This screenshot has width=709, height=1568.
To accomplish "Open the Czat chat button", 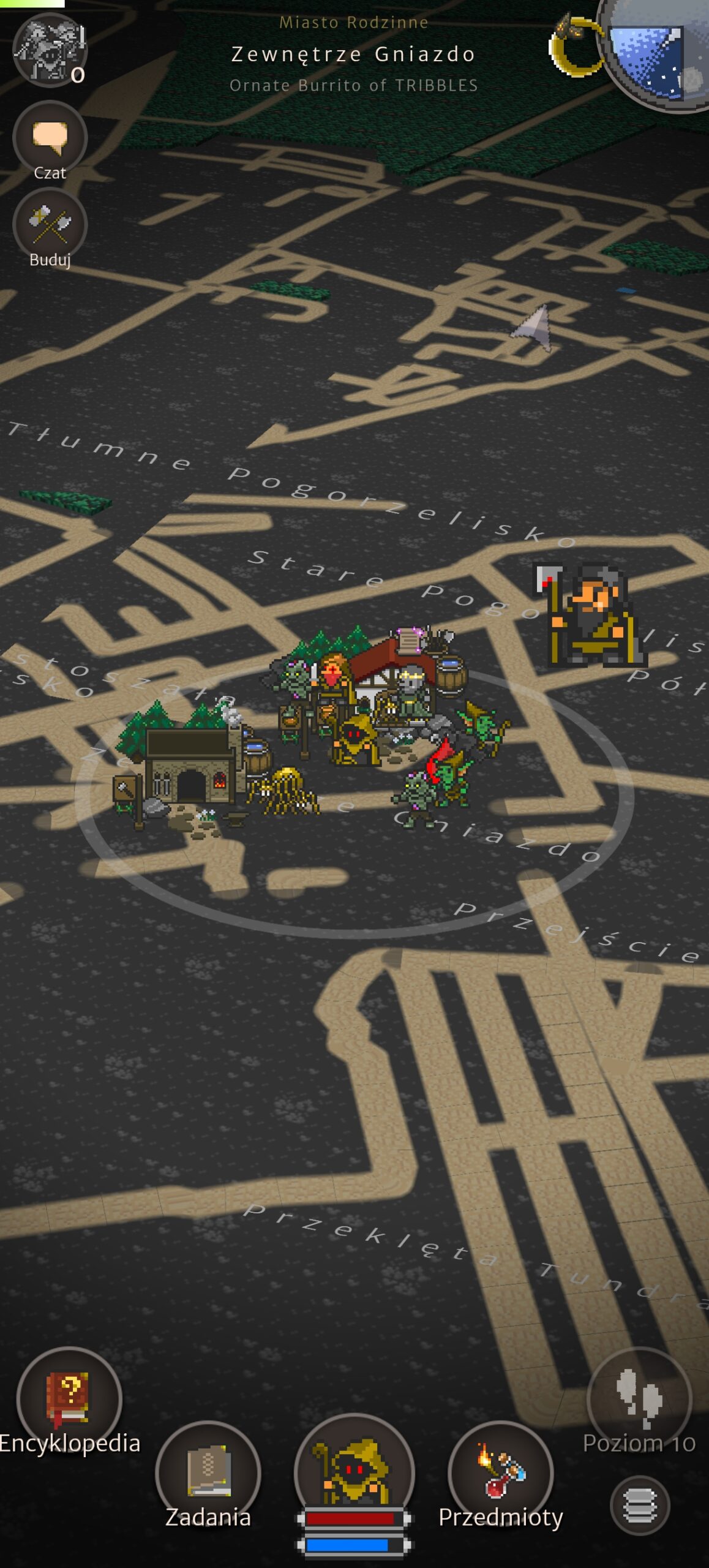I will click(x=50, y=139).
